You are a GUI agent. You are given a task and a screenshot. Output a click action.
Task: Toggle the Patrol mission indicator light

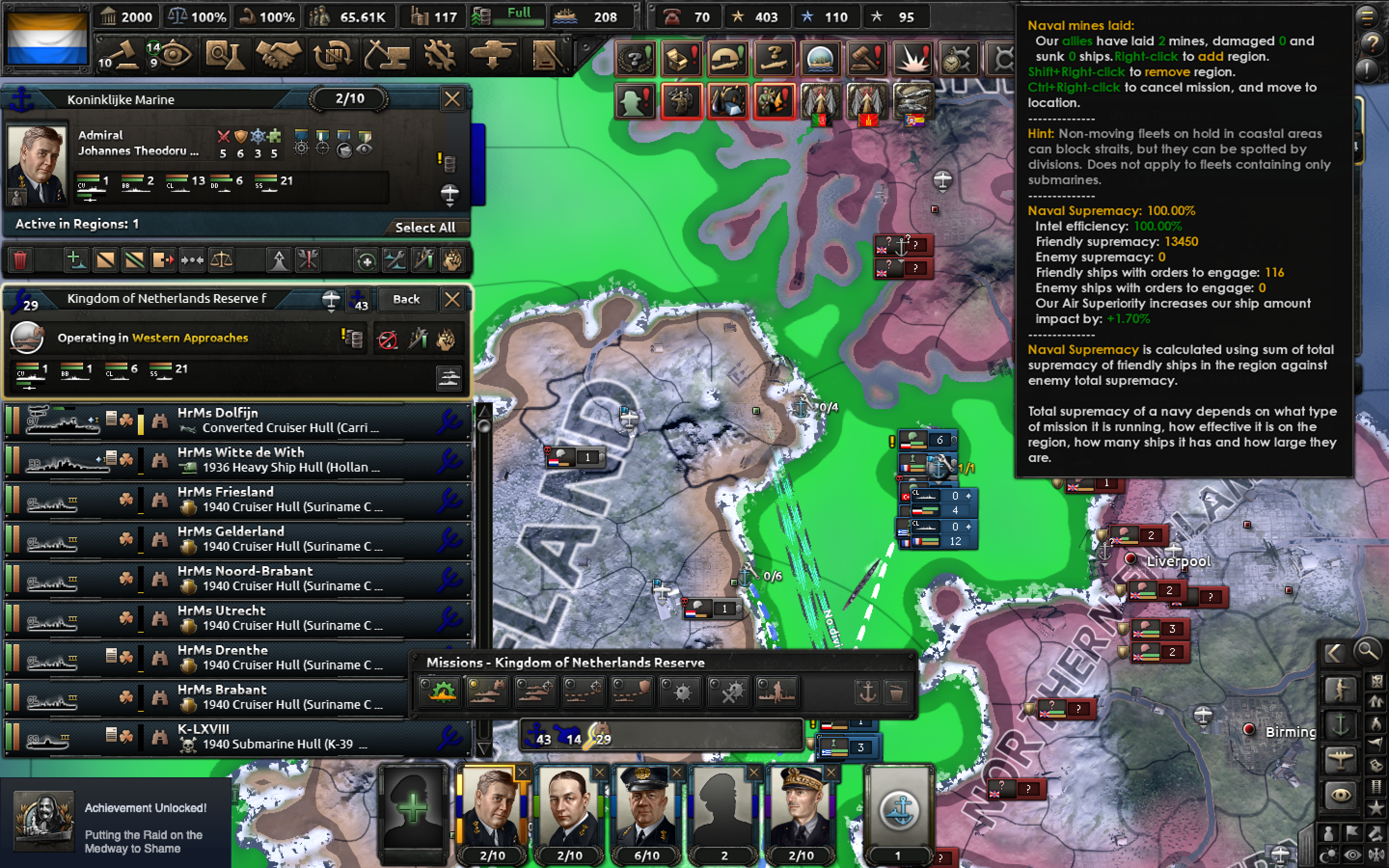[x=474, y=684]
